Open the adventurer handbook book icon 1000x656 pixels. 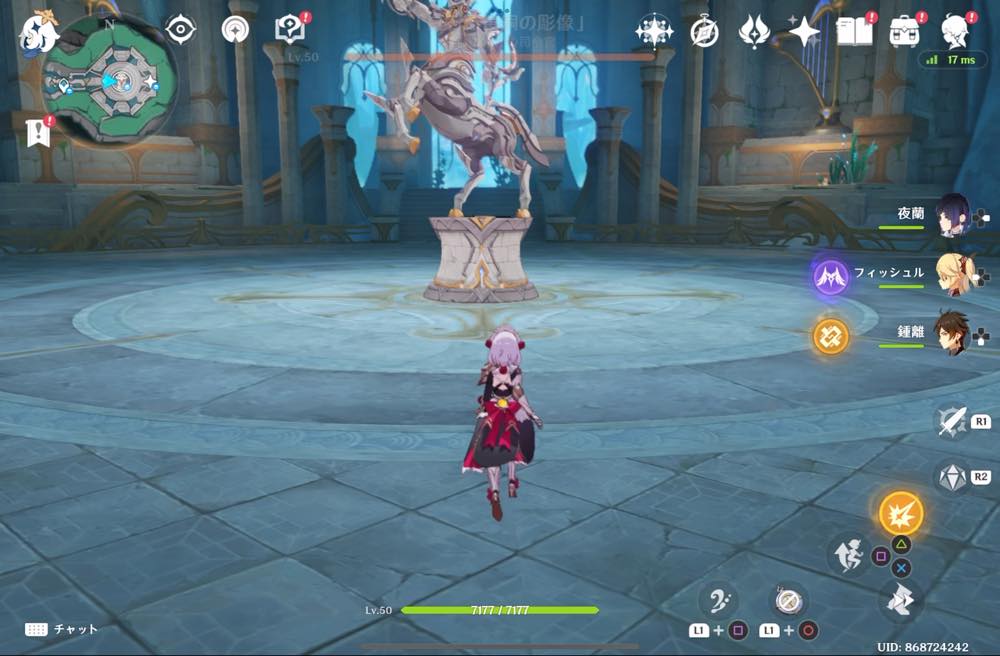tap(854, 32)
